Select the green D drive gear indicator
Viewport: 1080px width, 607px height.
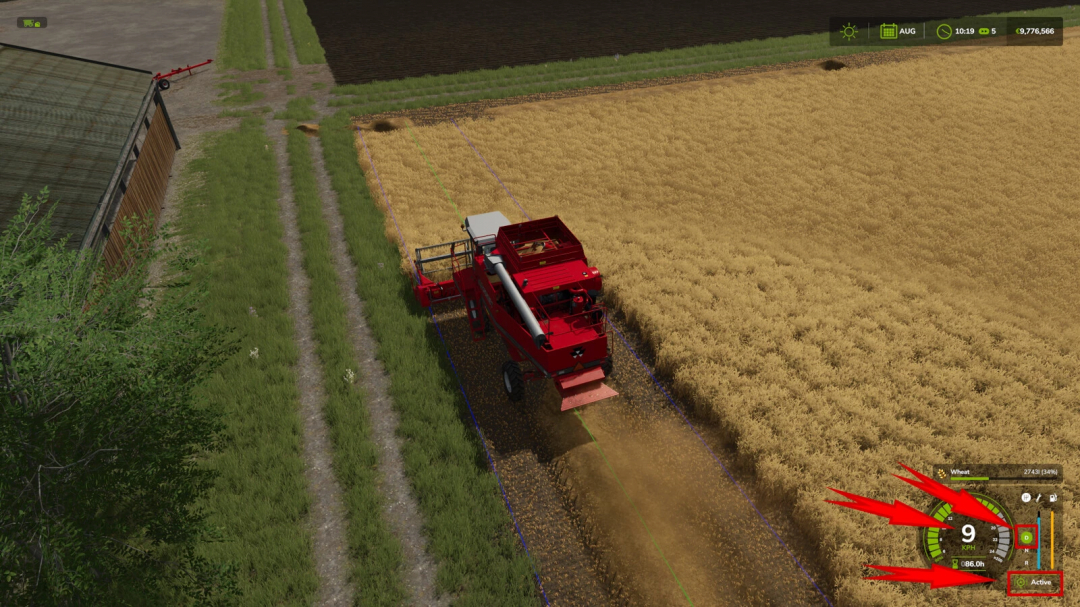coord(1026,537)
